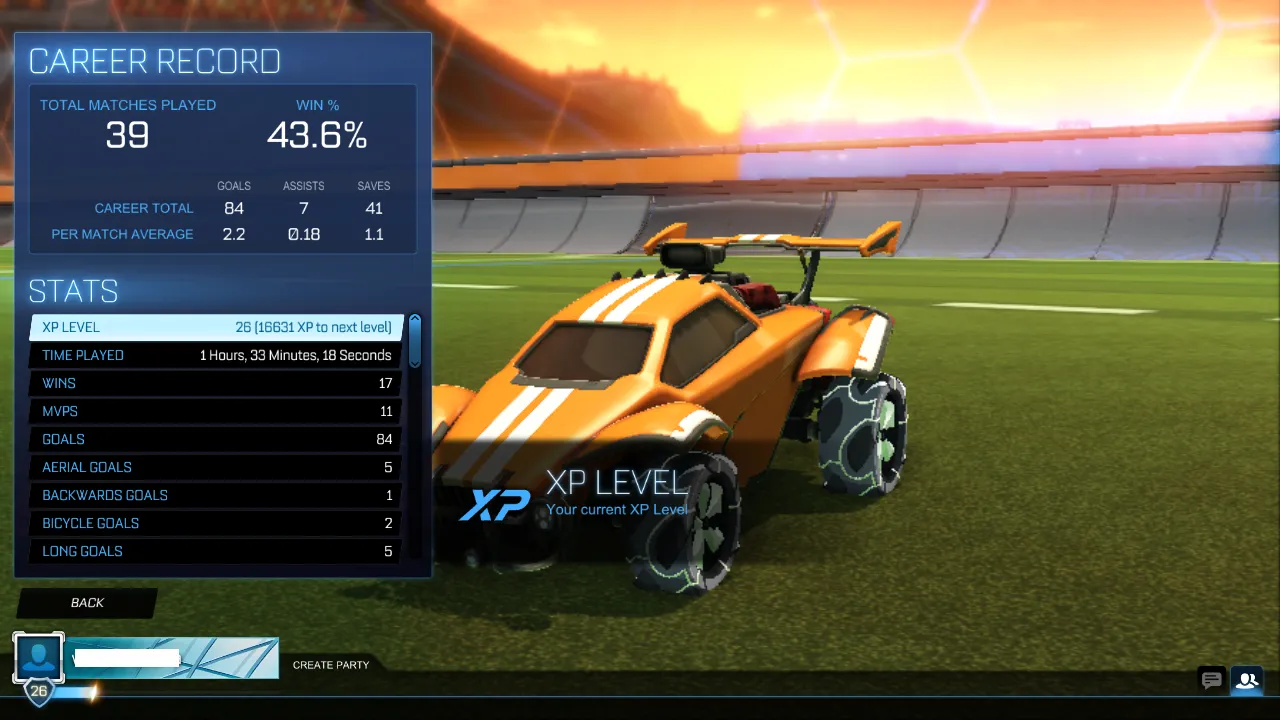Viewport: 1280px width, 720px height.
Task: Select the MVPS stat row
Action: pyautogui.click(x=215, y=411)
